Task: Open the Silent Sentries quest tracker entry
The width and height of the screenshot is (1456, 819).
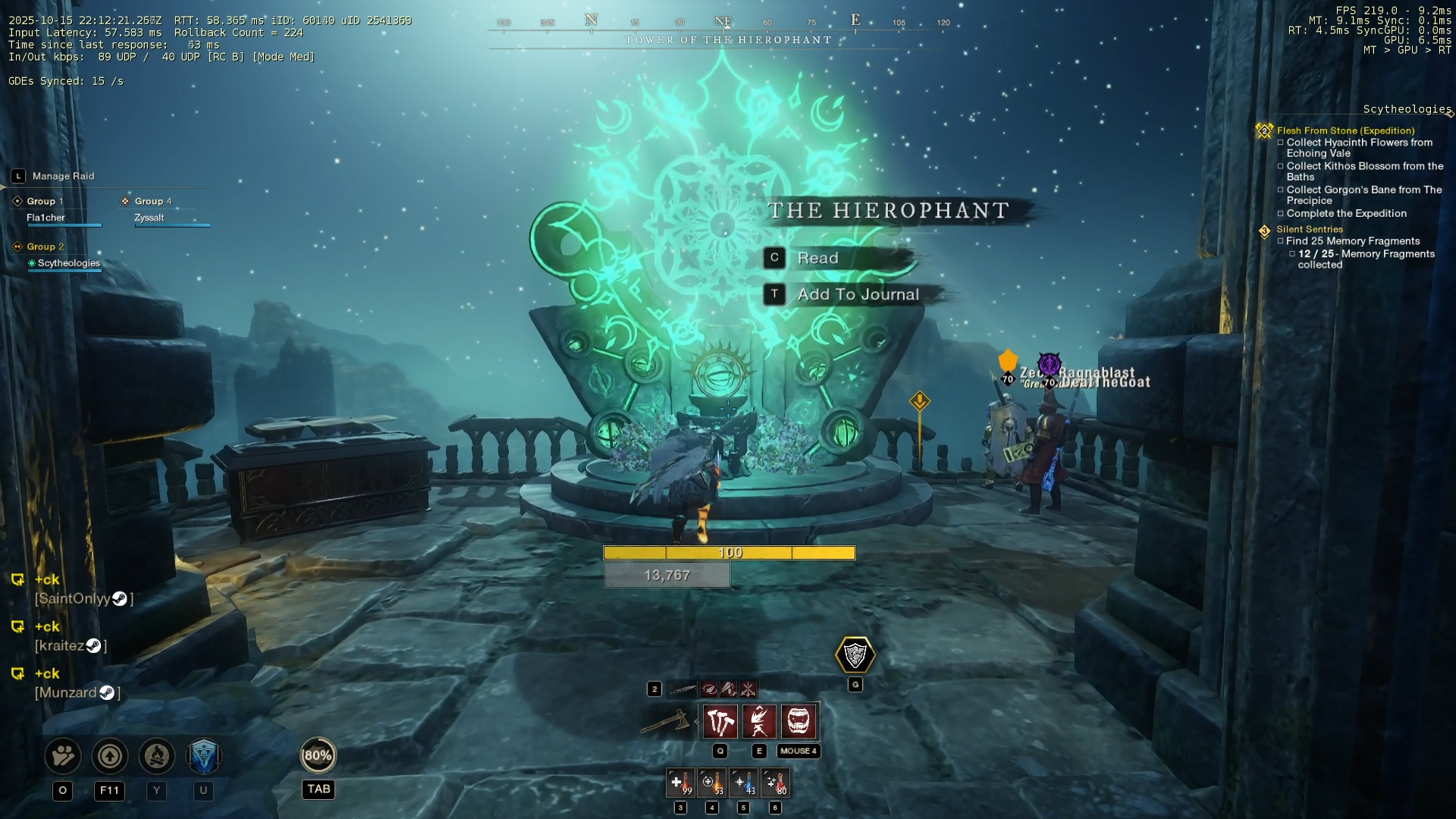Action: [x=1309, y=230]
